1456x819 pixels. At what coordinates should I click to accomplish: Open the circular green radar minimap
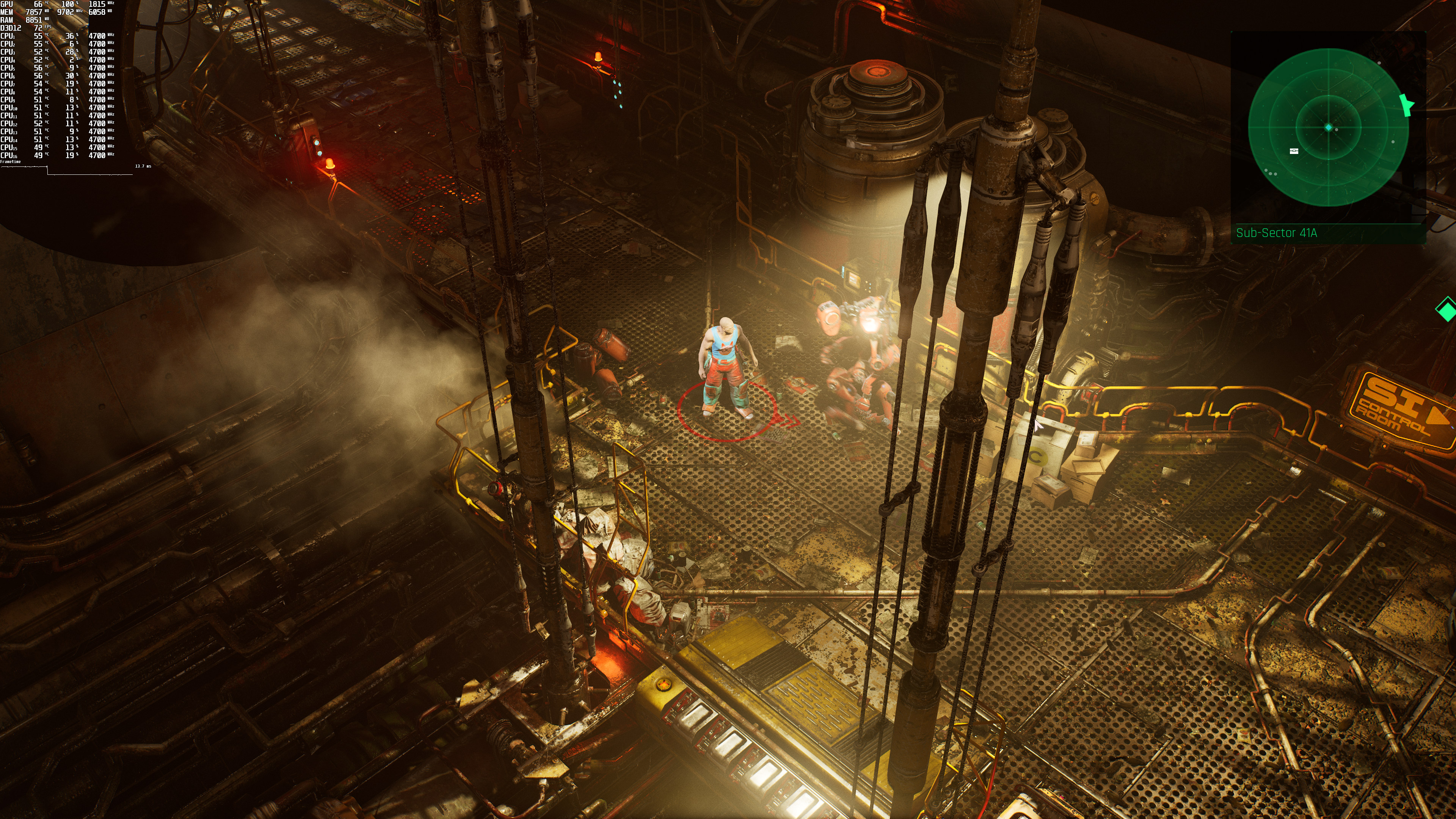(1328, 128)
